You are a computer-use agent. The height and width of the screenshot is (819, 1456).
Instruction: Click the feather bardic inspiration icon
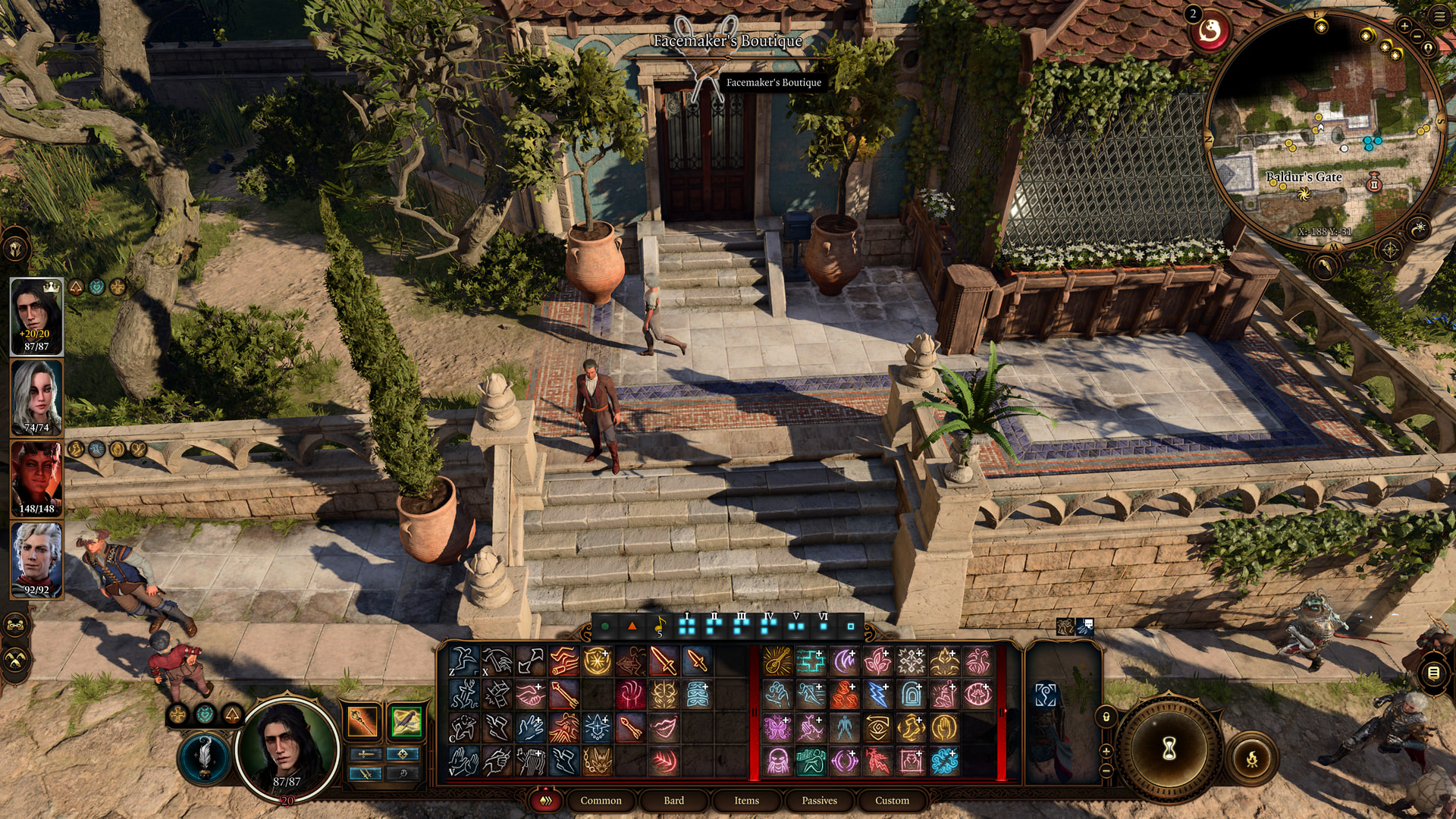204,756
